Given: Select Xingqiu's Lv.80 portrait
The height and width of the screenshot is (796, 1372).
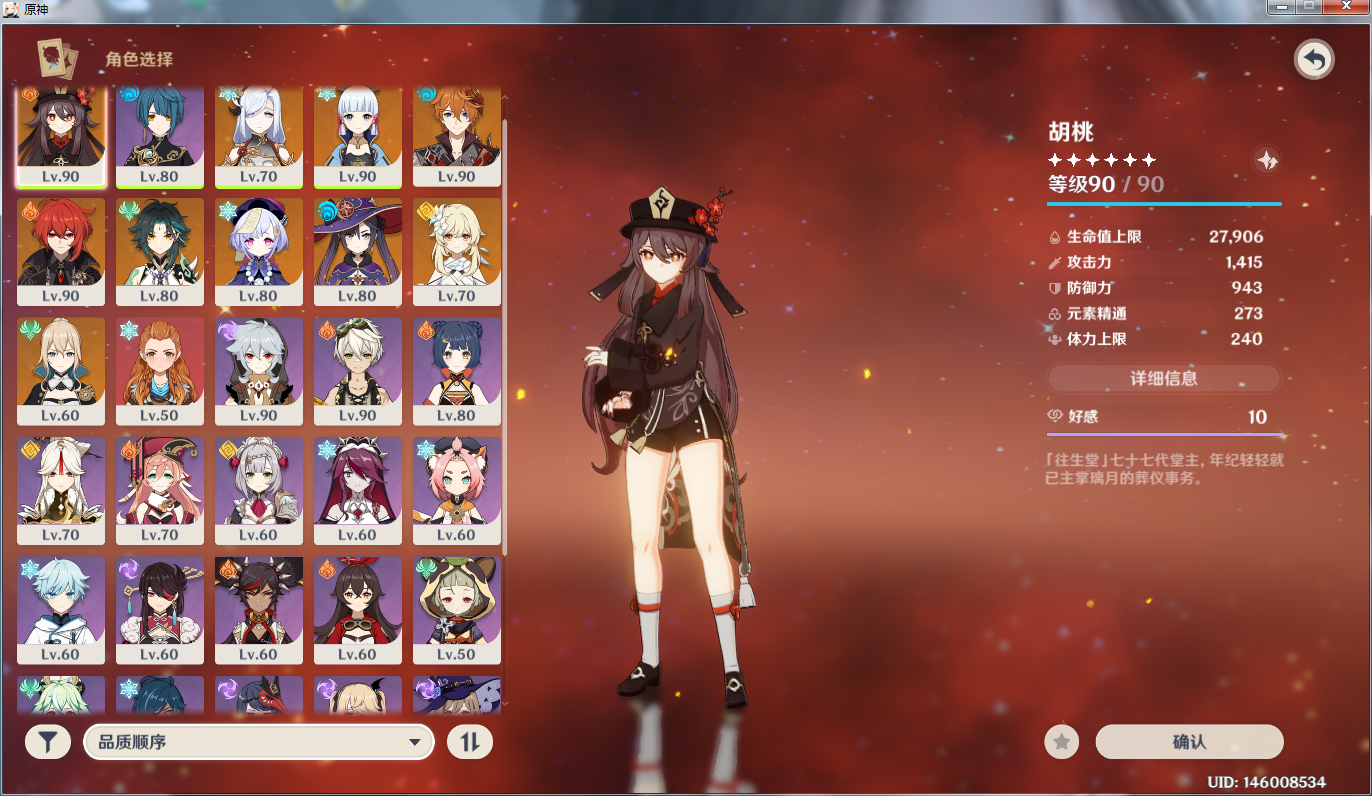Looking at the screenshot, I should point(160,135).
